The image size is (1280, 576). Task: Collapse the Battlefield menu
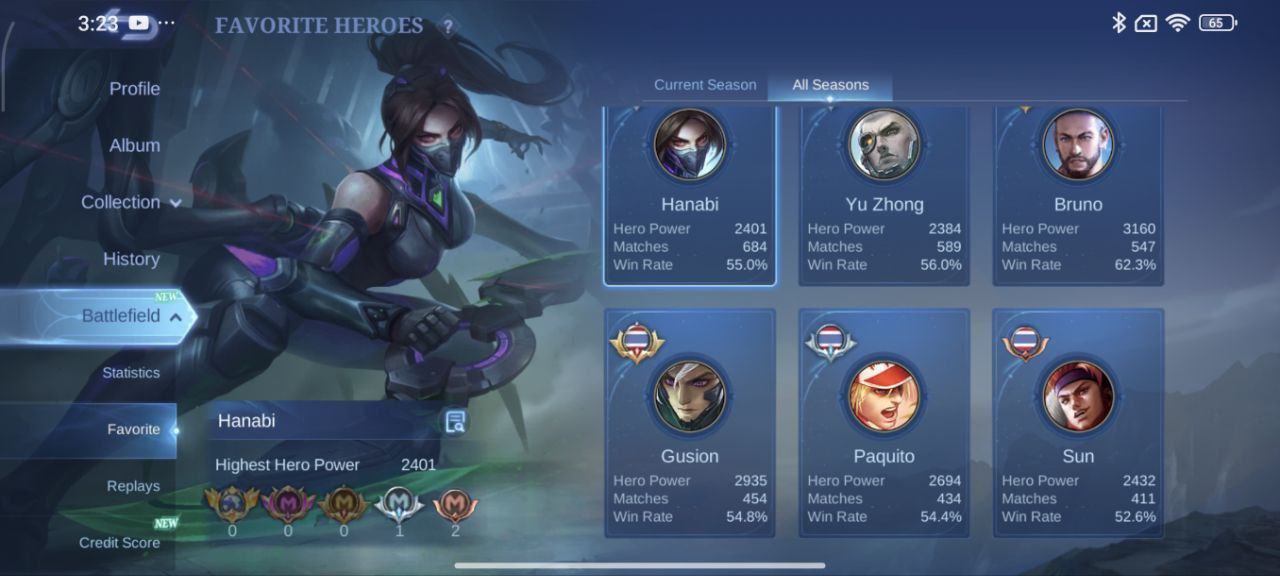[131, 316]
